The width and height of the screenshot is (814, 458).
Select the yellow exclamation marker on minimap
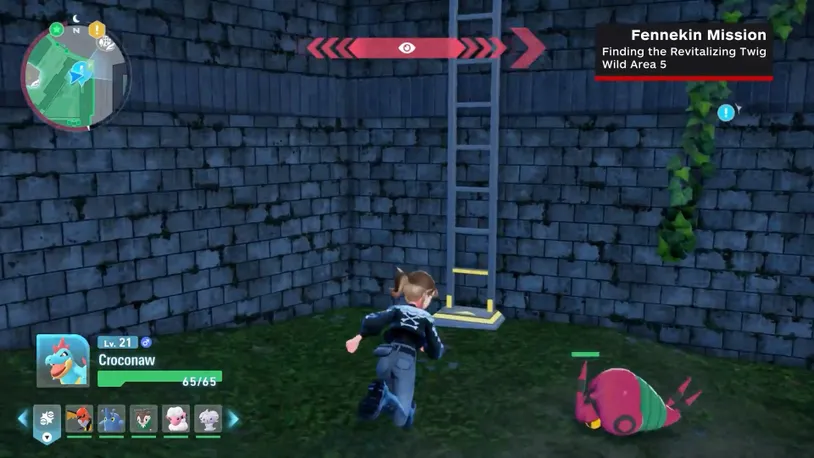click(97, 30)
